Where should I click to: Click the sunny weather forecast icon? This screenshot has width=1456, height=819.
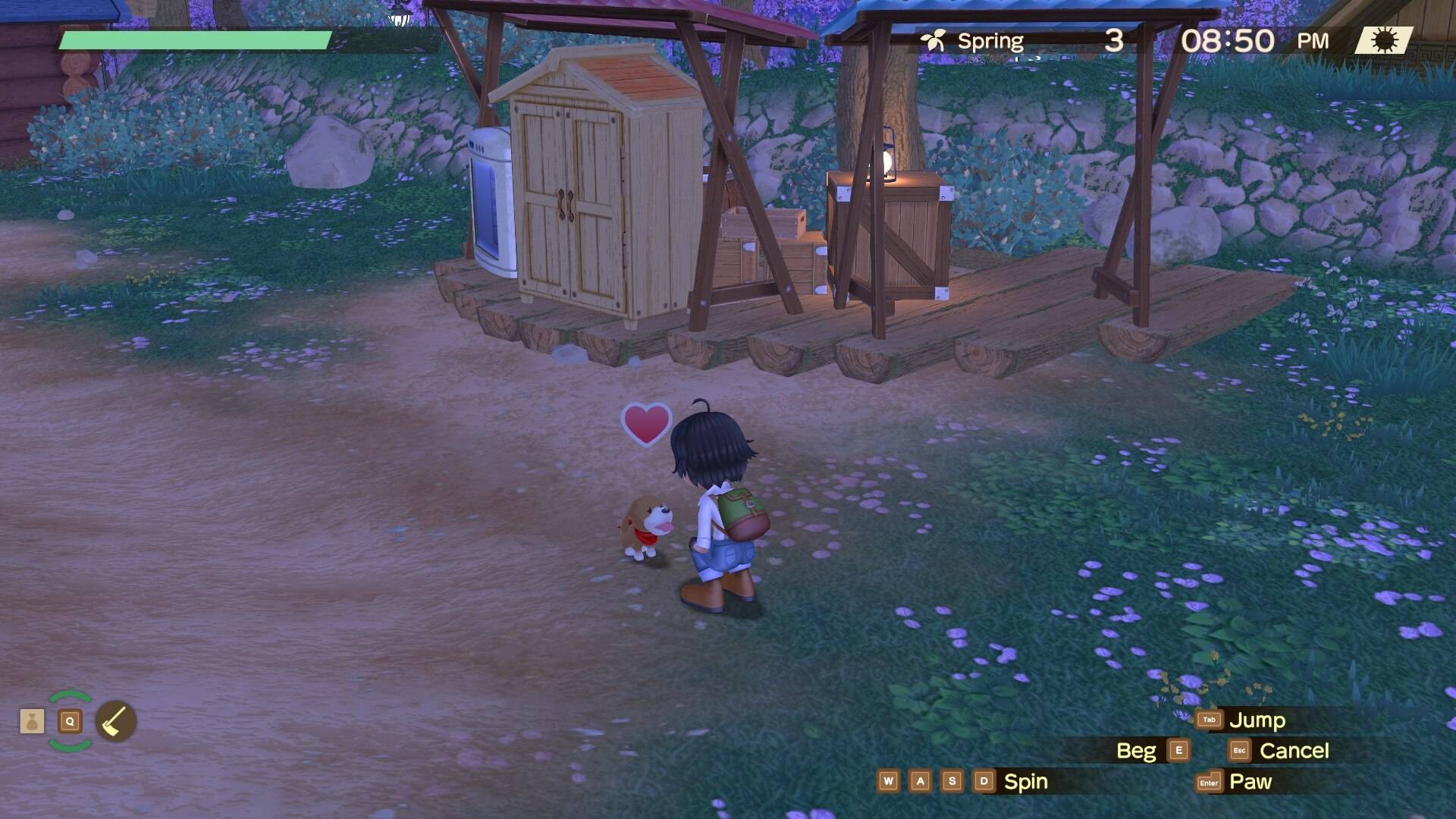(1384, 40)
